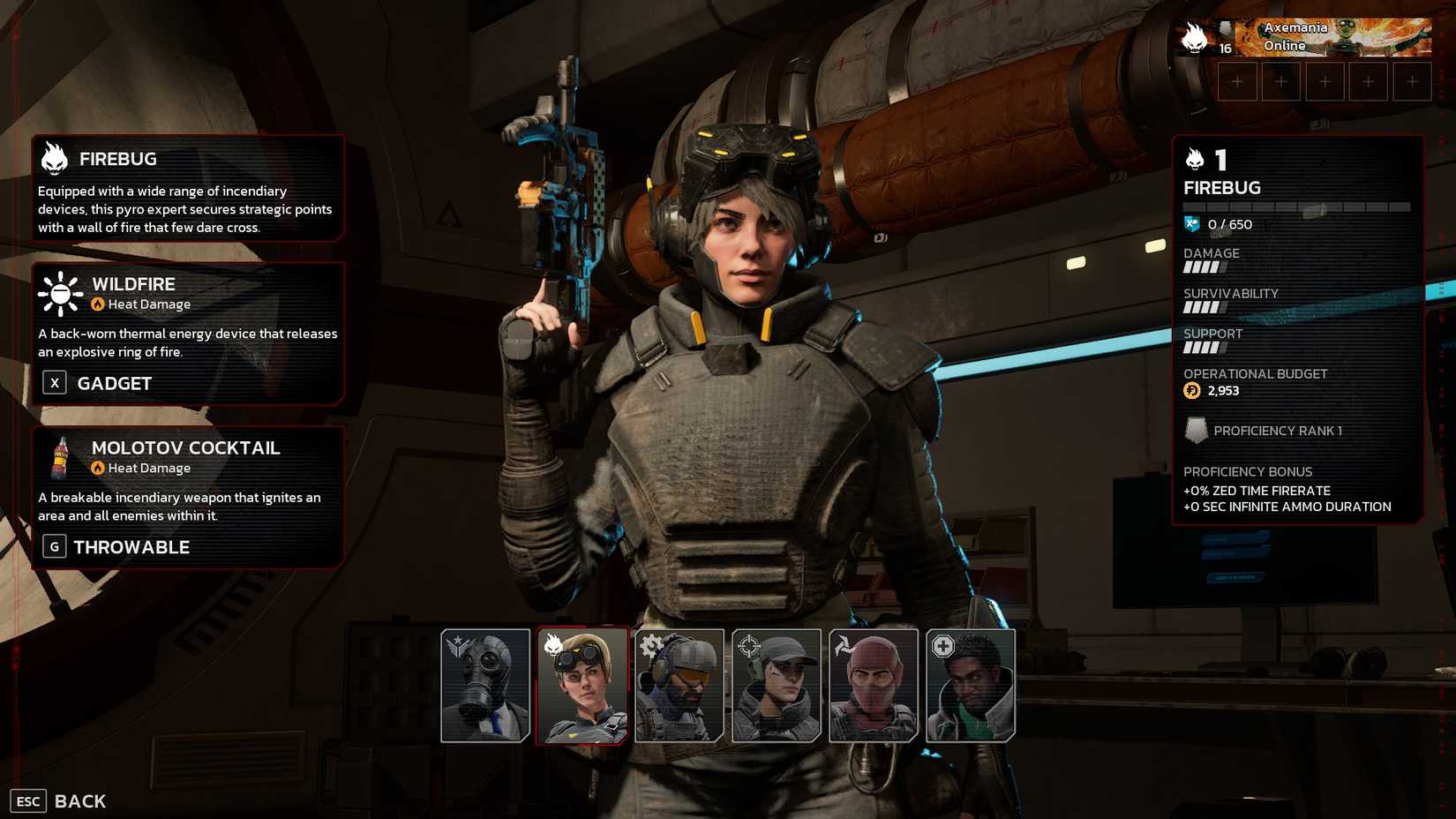
Task: Click the Proficiency Rank 1 shield icon
Action: coord(1197,431)
